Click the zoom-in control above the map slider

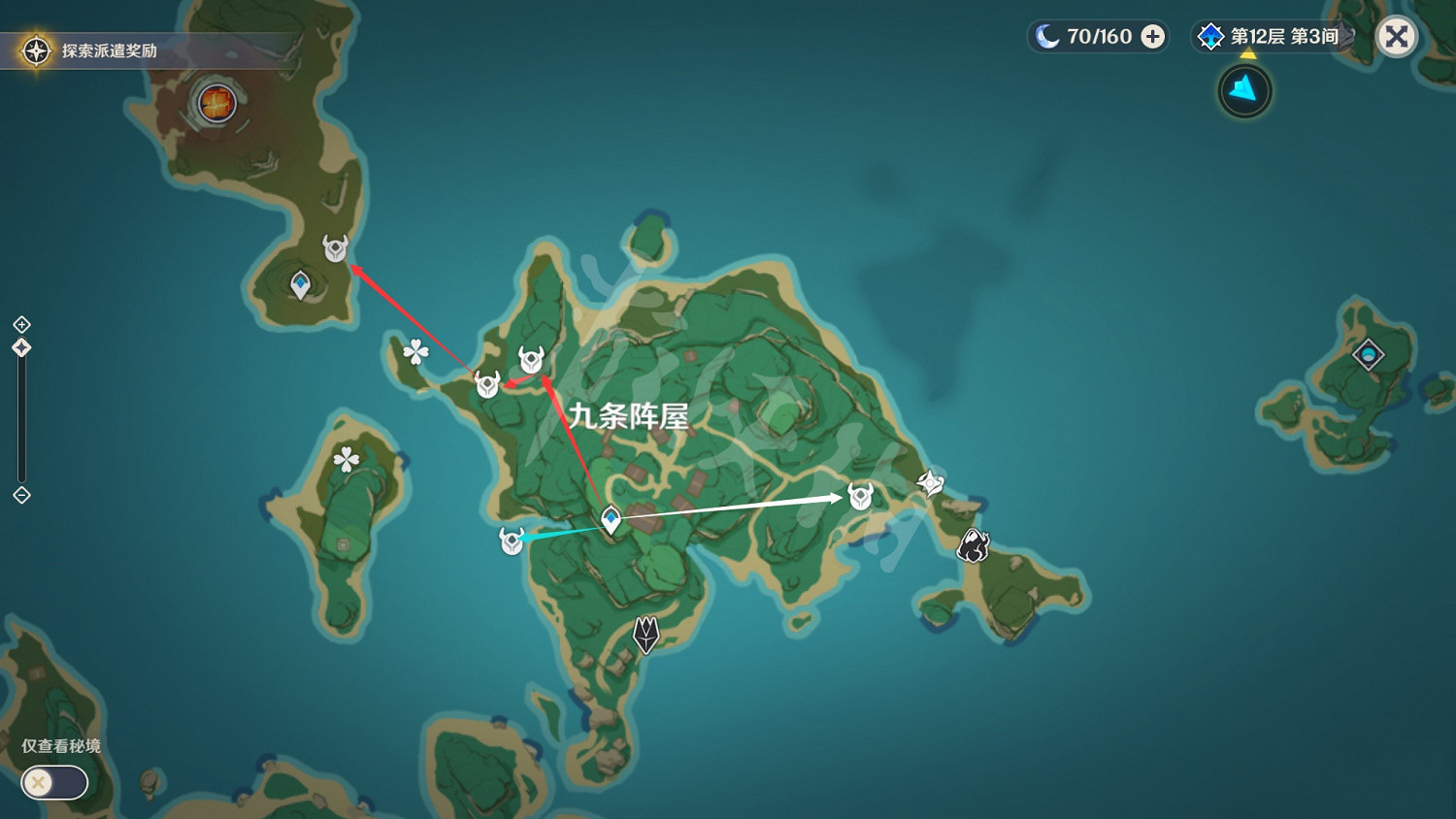pyautogui.click(x=19, y=326)
